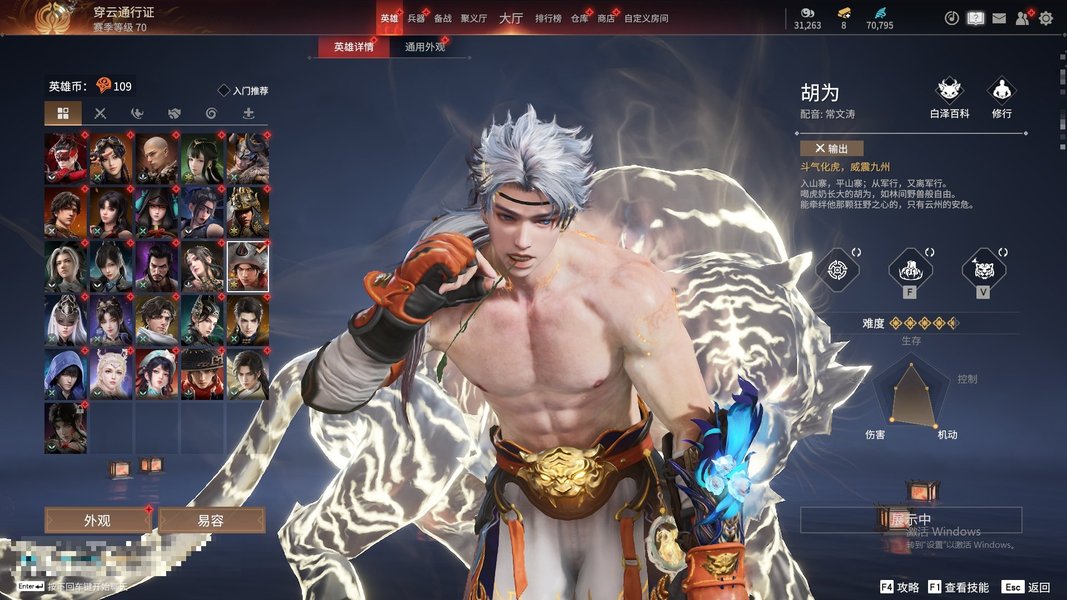Image resolution: width=1067 pixels, height=600 pixels.
Task: Open the mail envelope icon
Action: [x=998, y=18]
